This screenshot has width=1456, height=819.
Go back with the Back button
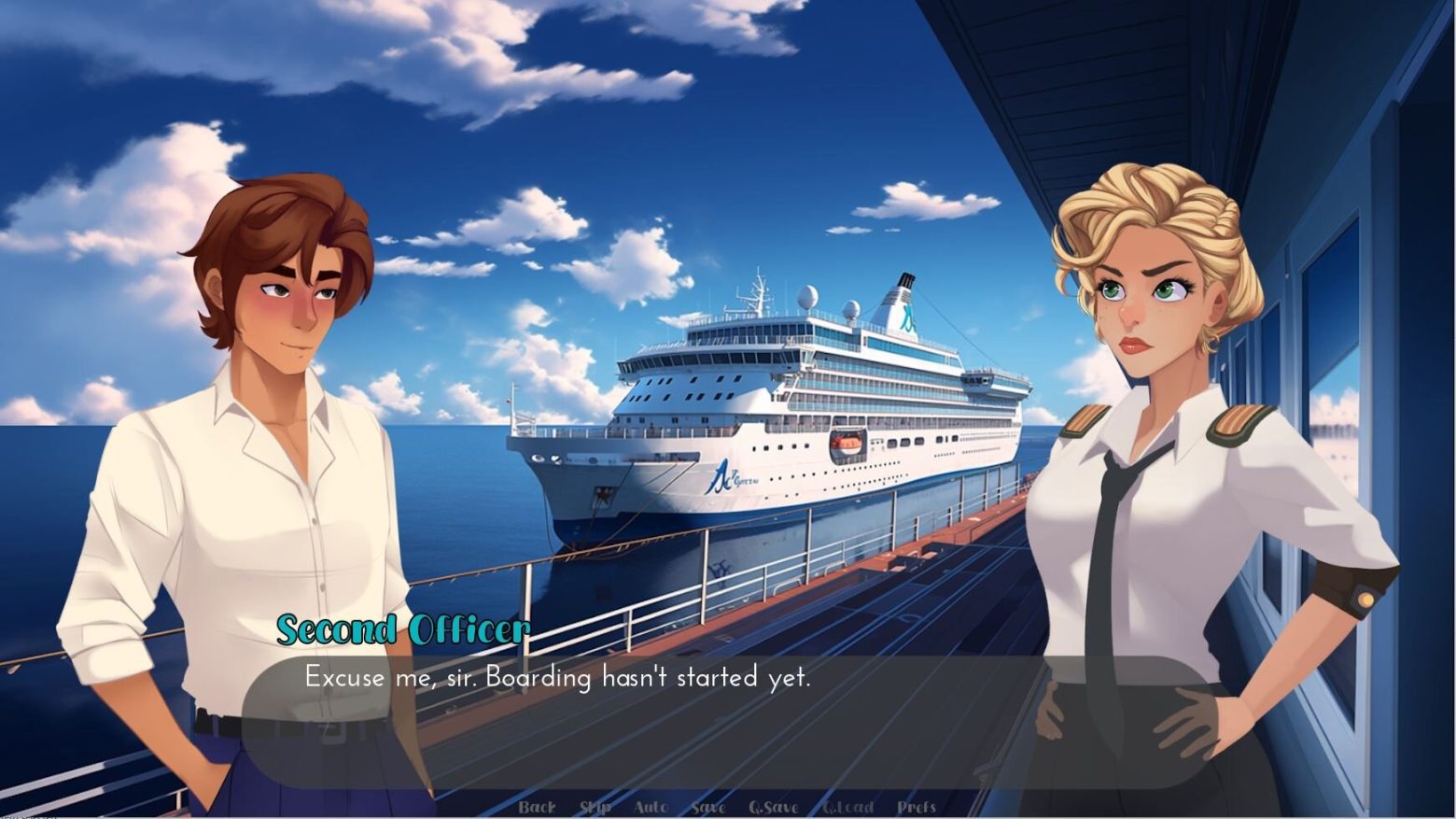pyautogui.click(x=537, y=807)
